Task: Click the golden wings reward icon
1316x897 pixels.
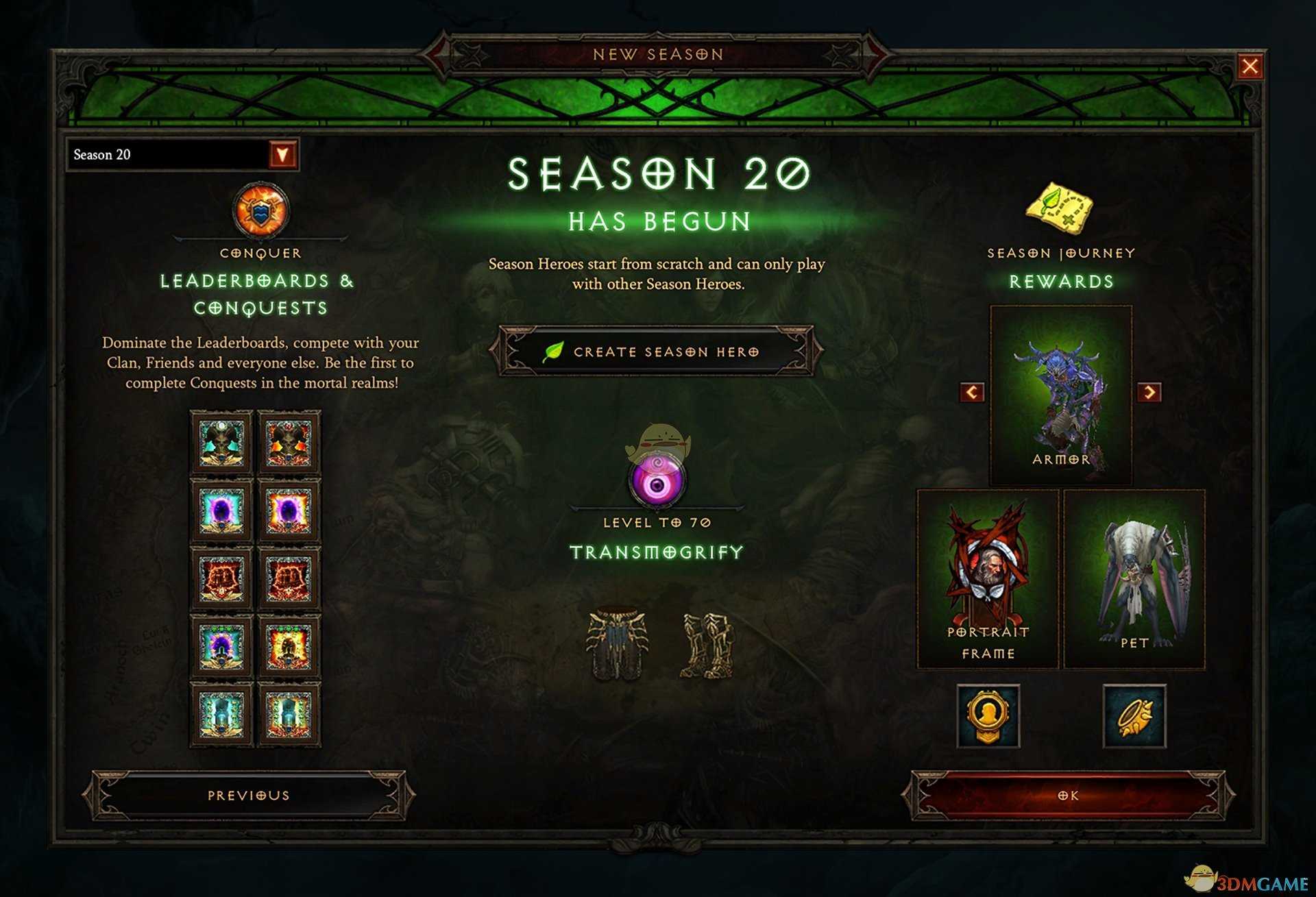Action: point(1134,715)
